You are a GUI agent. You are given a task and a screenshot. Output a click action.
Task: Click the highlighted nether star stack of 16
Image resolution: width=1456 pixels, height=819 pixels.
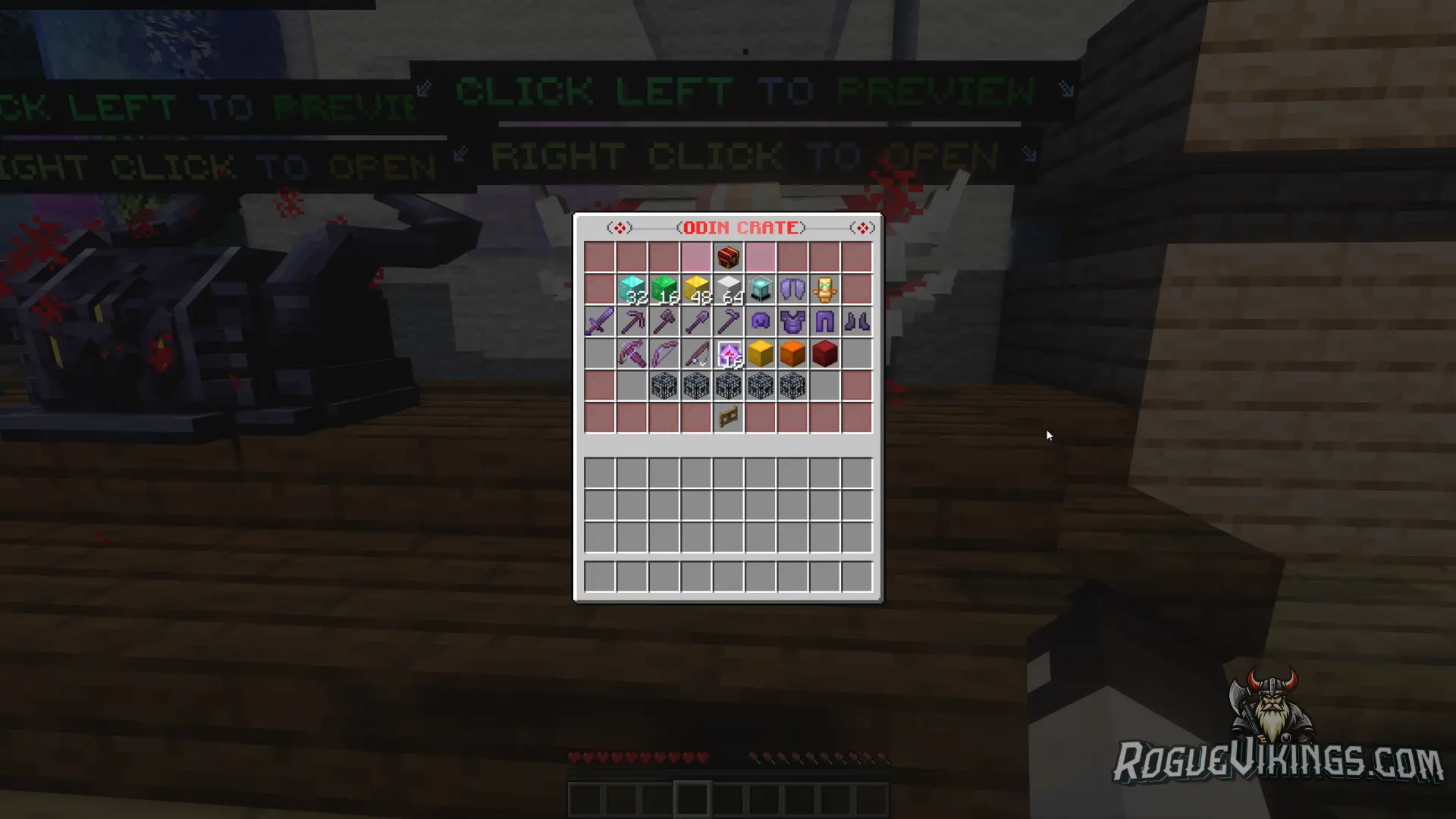tap(730, 353)
